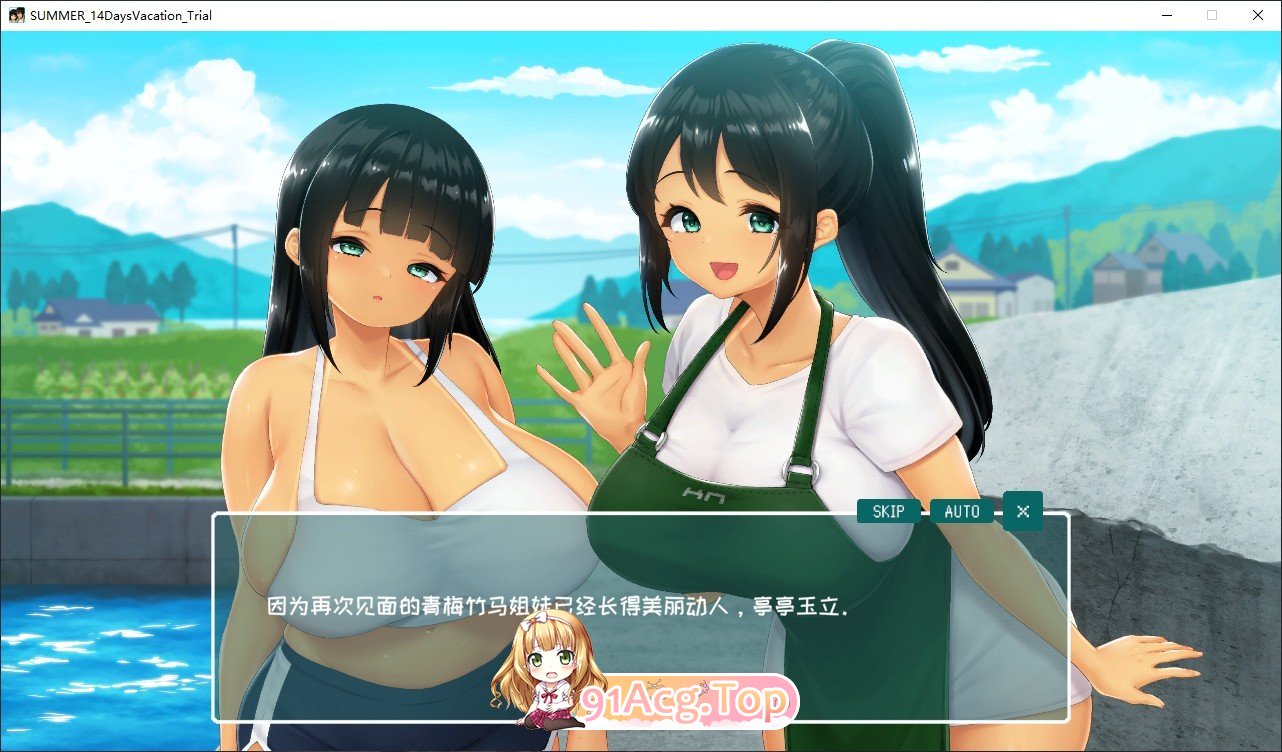Click the maximize icon on the title bar
The width and height of the screenshot is (1282, 752).
pos(1212,15)
